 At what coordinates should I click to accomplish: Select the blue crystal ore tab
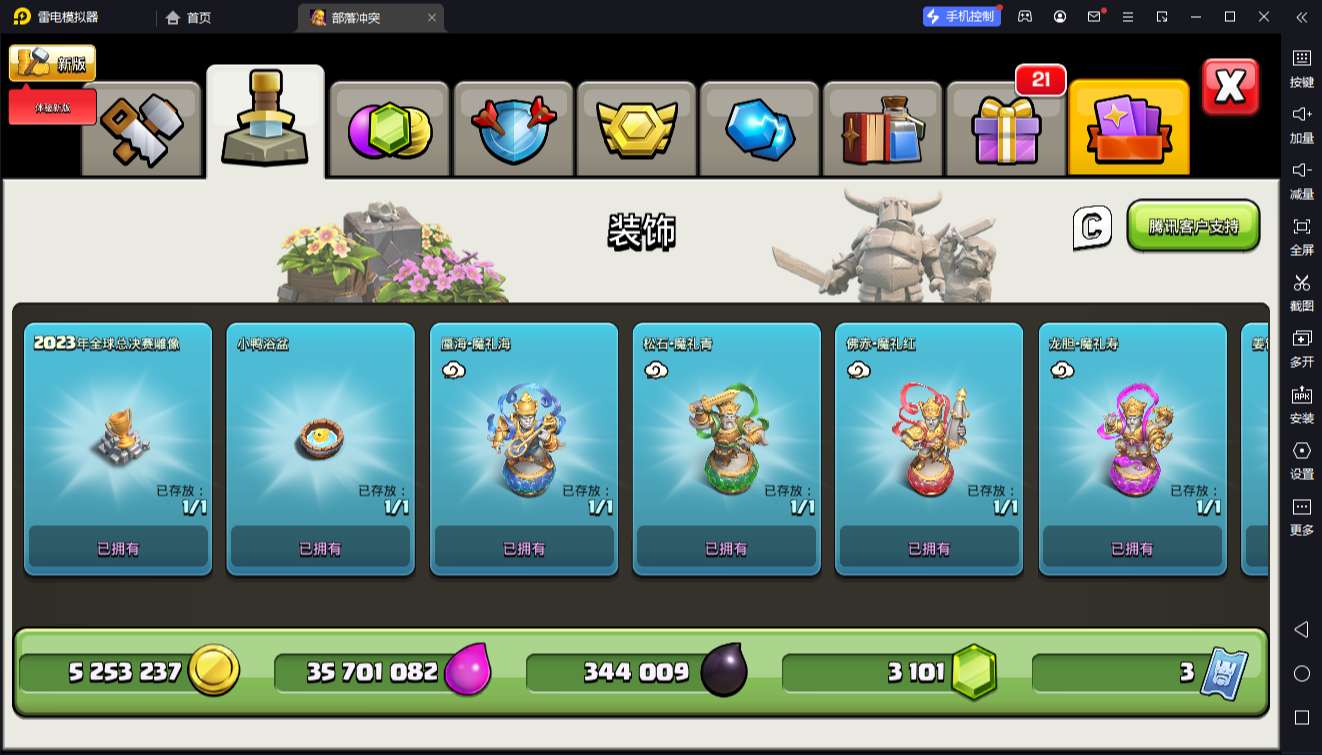[x=760, y=129]
